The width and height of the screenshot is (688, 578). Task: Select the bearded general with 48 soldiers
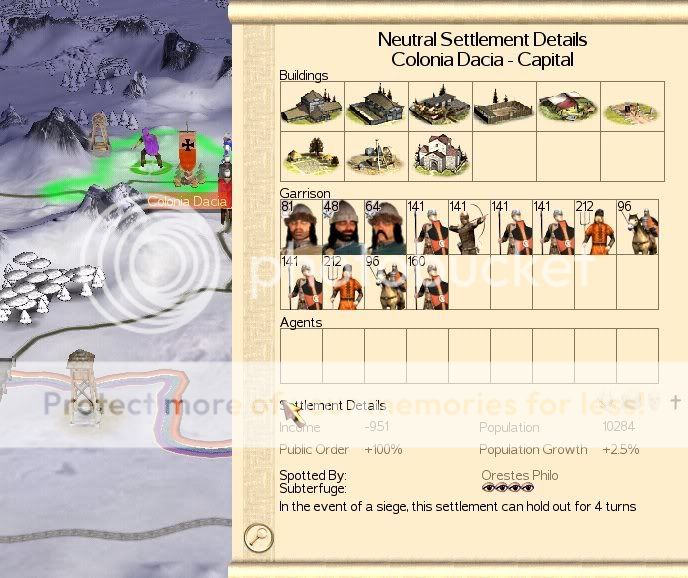click(x=343, y=227)
